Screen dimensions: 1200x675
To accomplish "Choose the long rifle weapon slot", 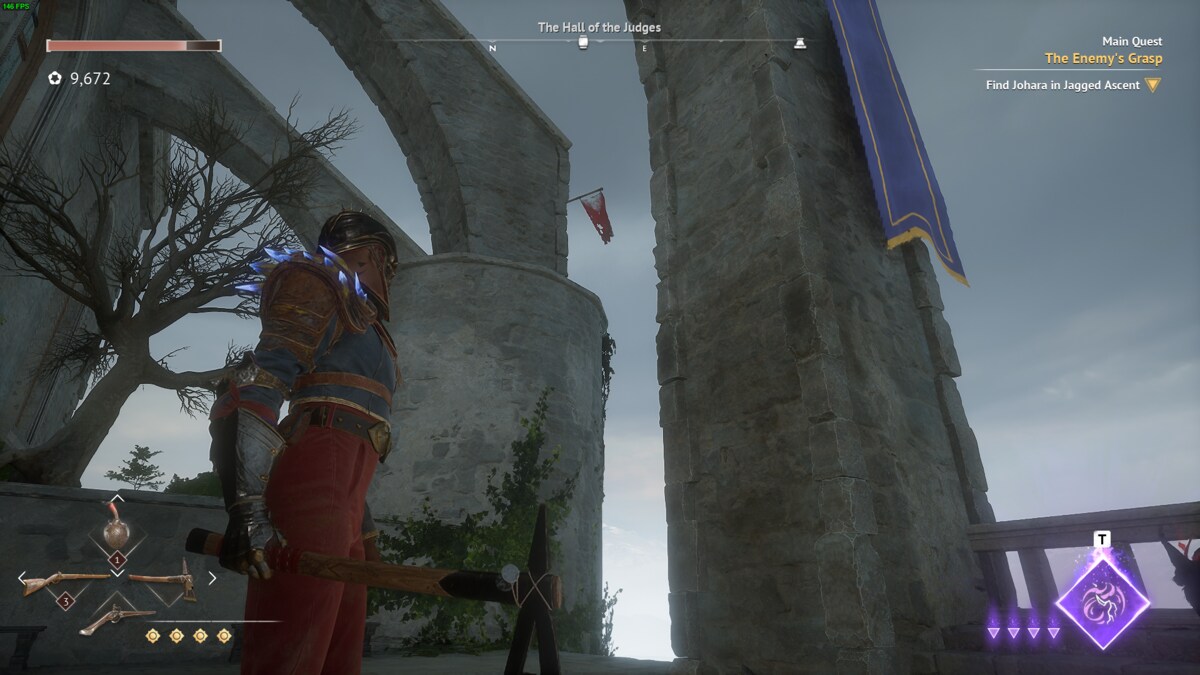I will tap(63, 580).
